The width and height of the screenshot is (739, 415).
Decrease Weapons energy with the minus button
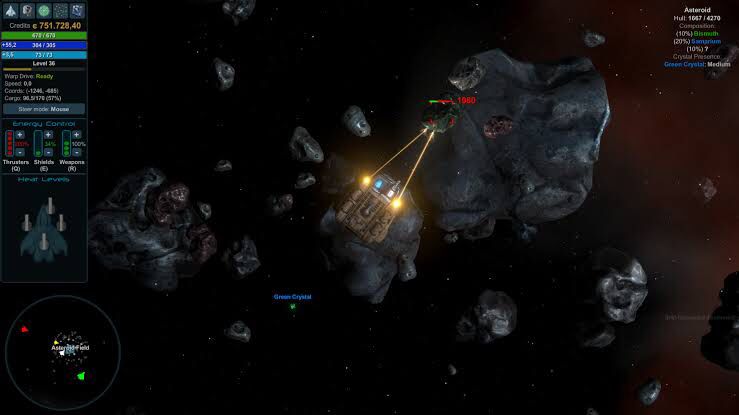coord(76,153)
